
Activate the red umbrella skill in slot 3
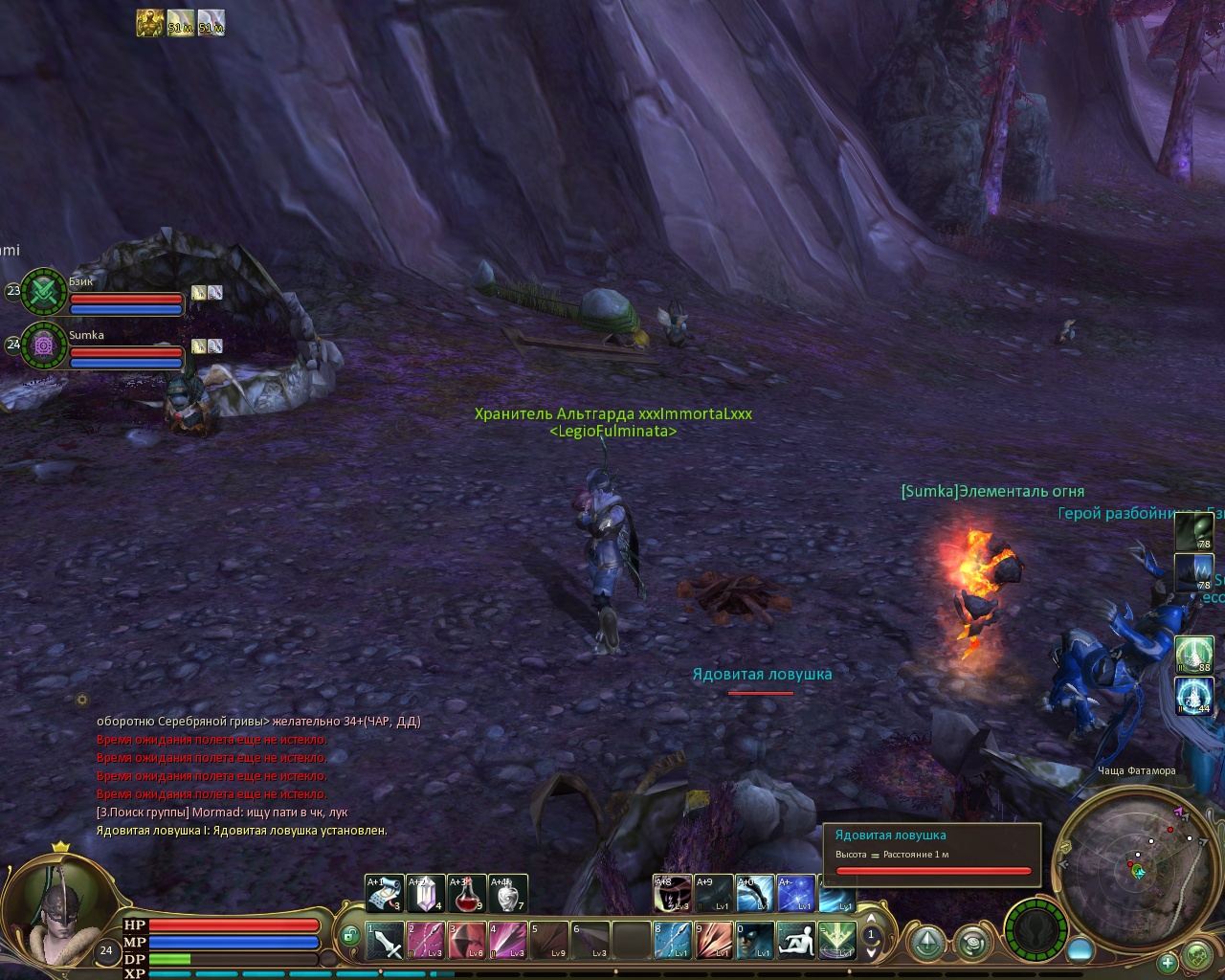tap(467, 941)
